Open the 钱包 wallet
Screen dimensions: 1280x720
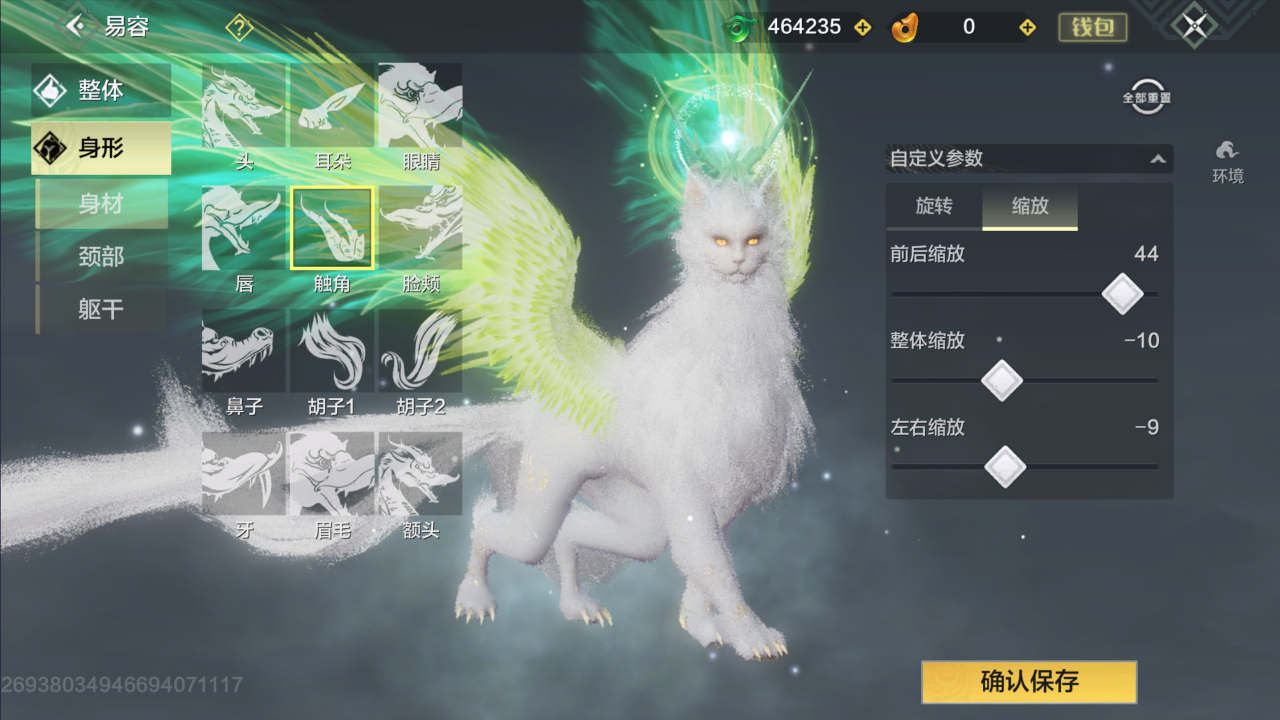click(x=1093, y=27)
